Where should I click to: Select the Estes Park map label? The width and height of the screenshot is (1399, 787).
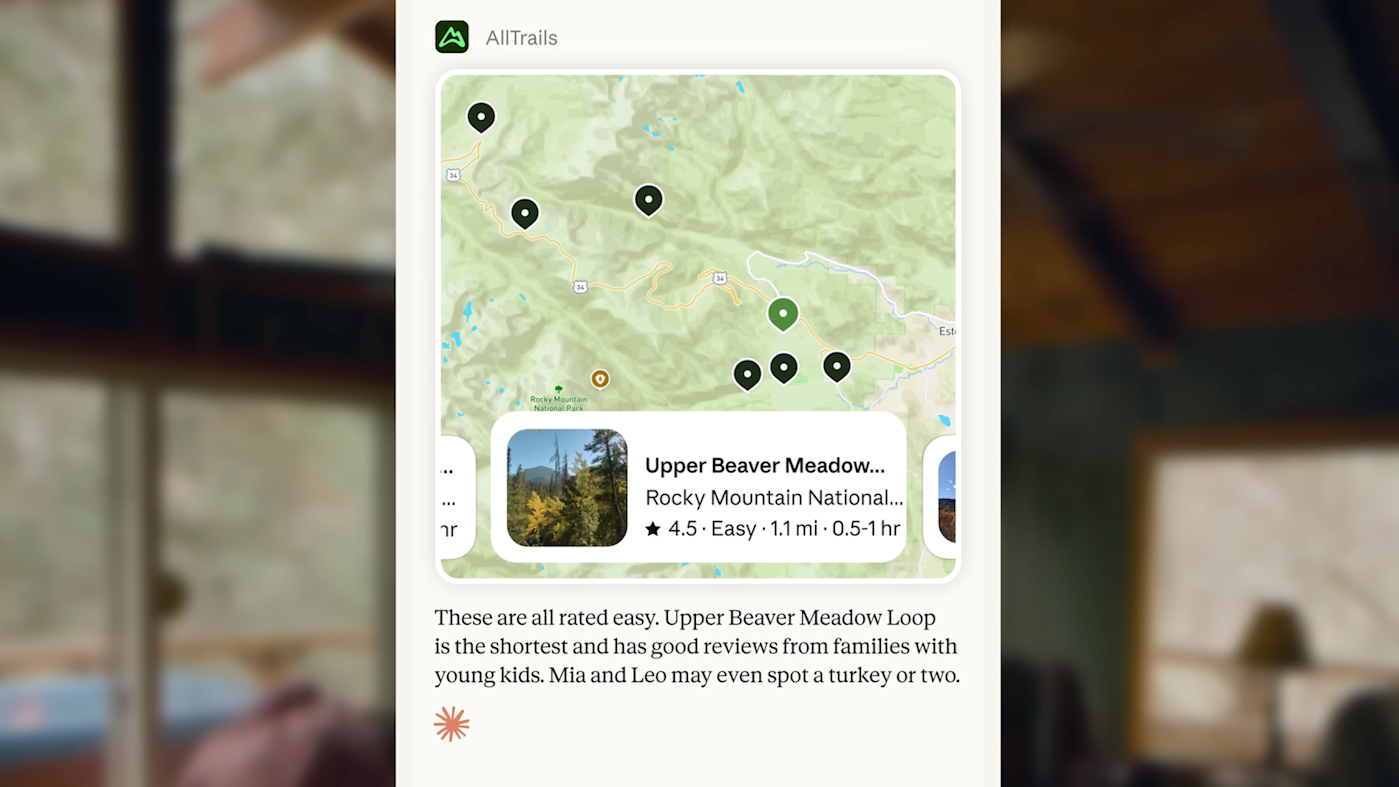(946, 331)
